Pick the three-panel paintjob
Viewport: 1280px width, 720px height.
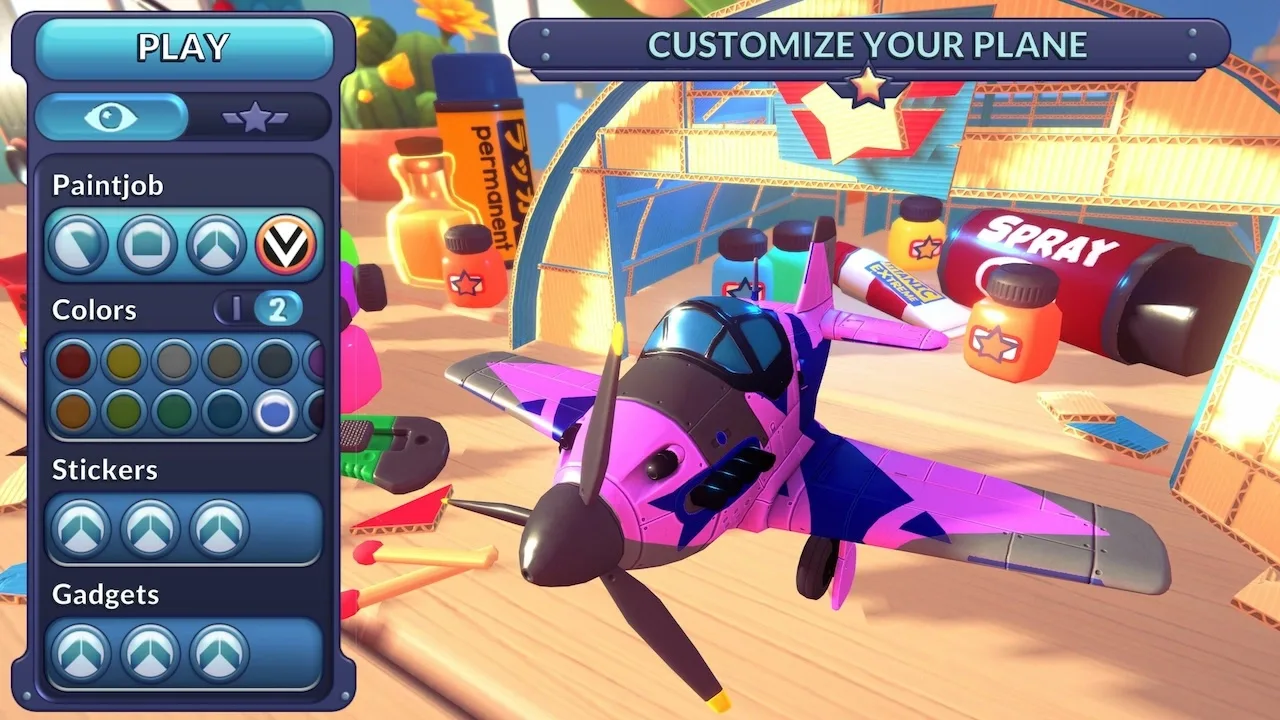[x=217, y=244]
